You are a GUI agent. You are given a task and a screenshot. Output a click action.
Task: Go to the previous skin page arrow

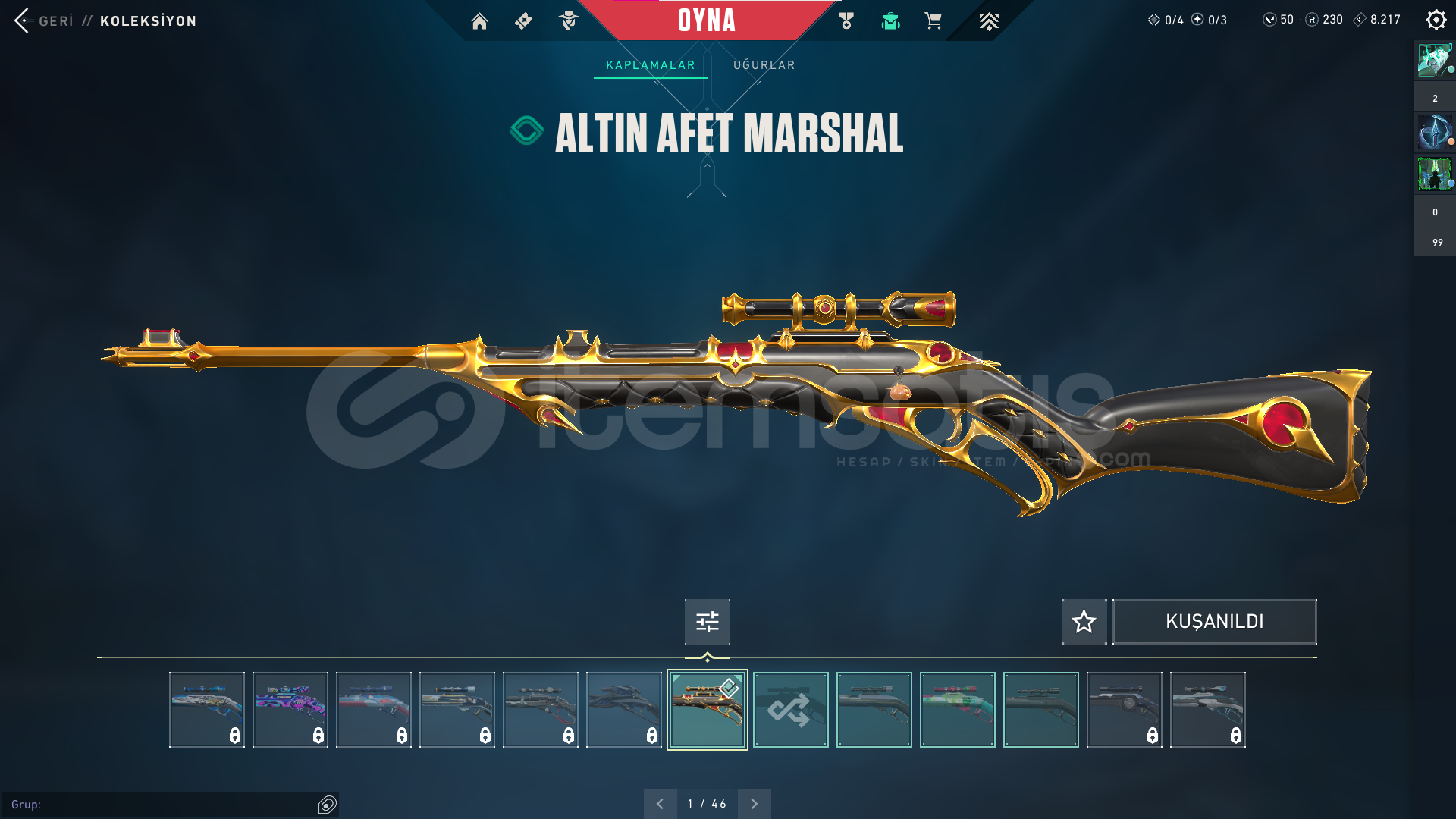(660, 804)
